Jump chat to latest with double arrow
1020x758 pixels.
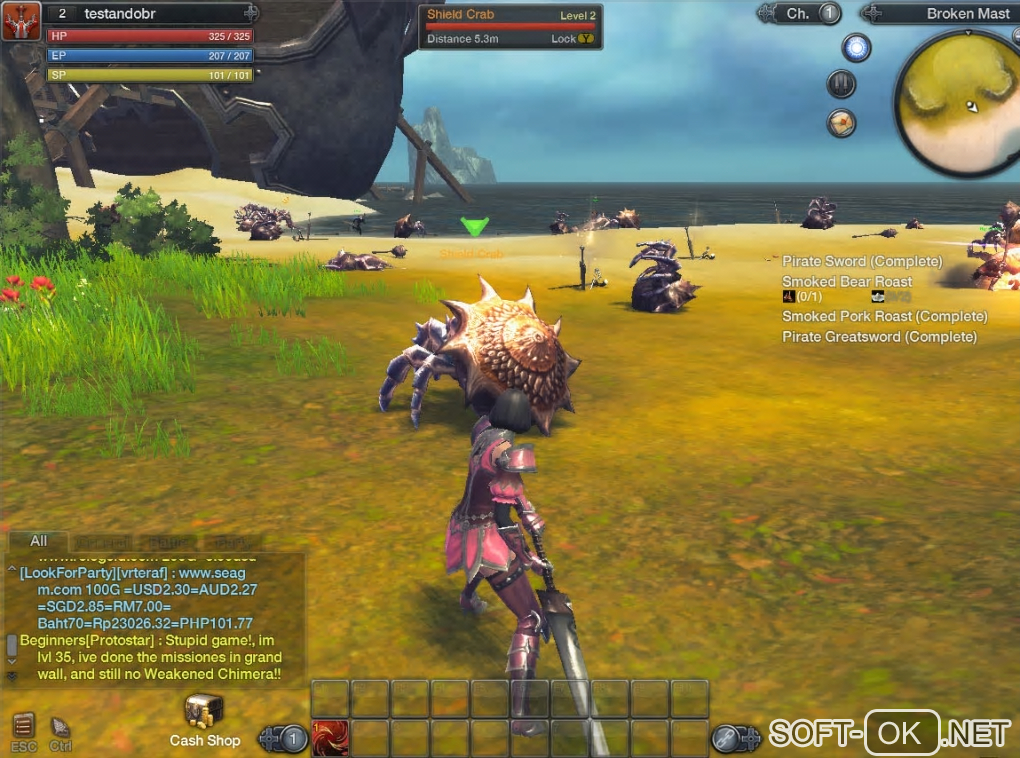tap(12, 676)
